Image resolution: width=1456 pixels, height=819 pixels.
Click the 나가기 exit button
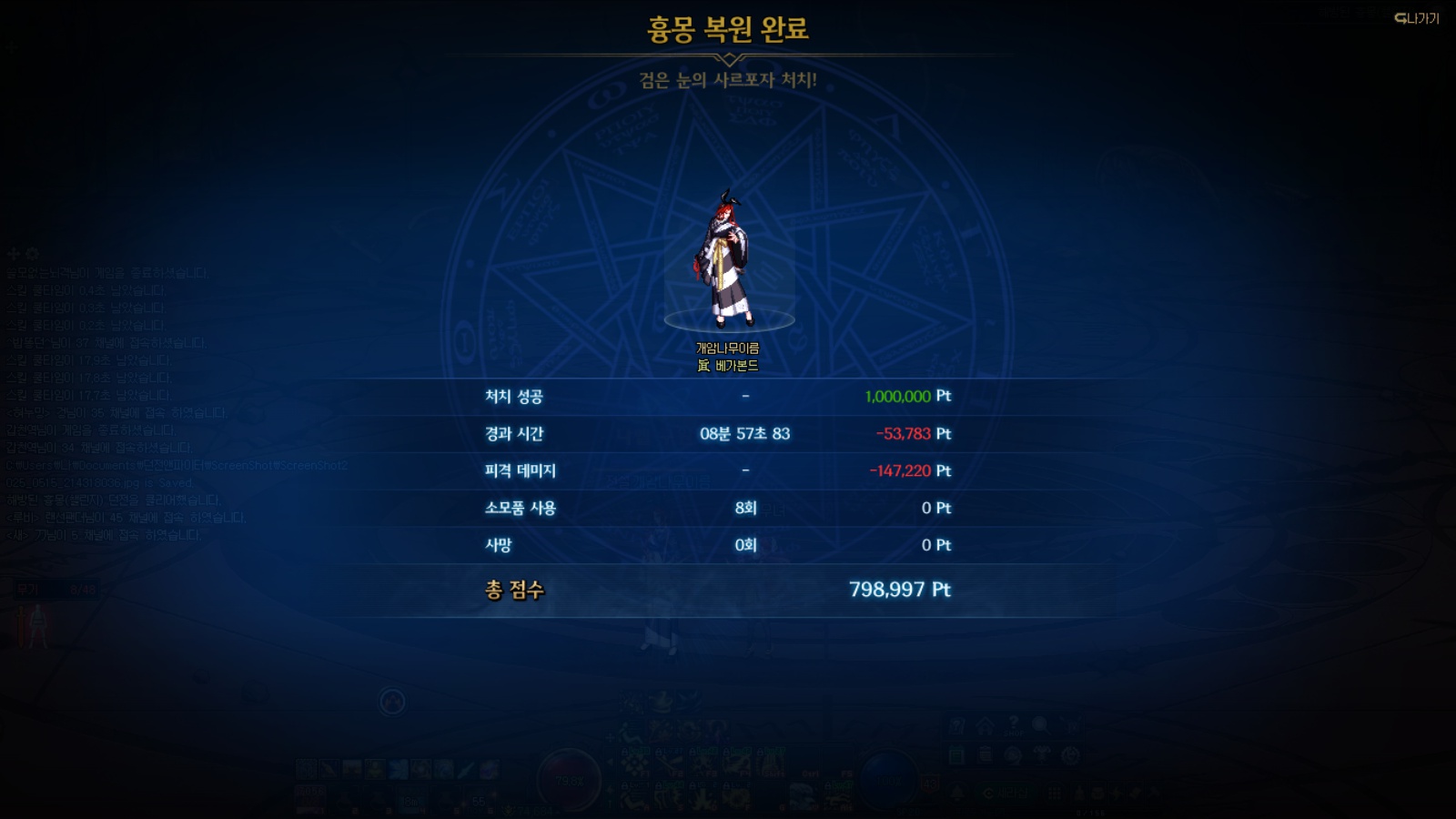pyautogui.click(x=1417, y=18)
